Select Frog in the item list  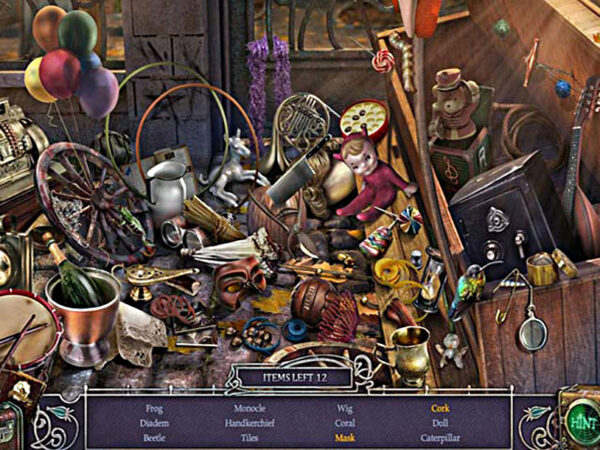[x=153, y=408]
